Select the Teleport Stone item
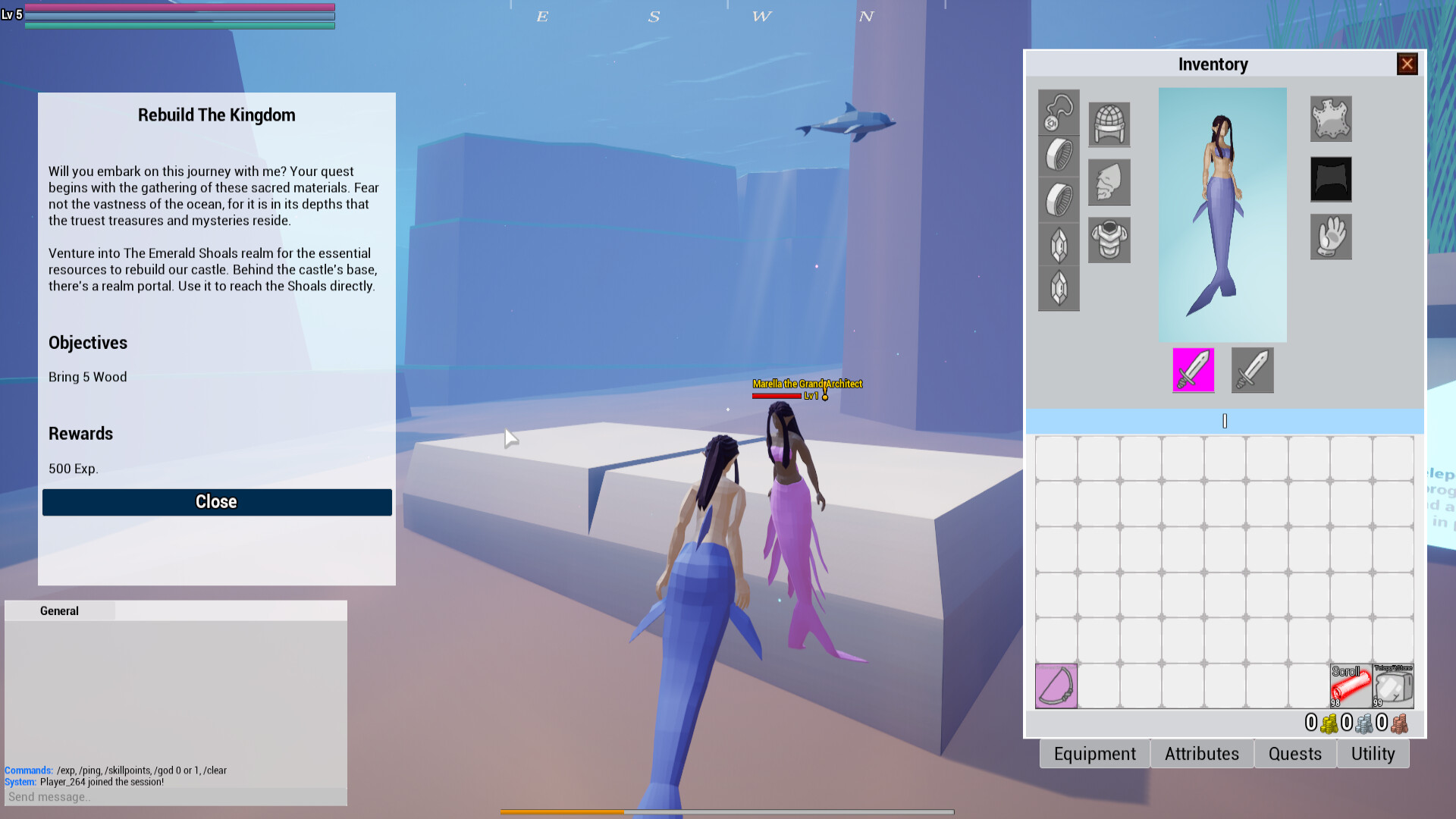 coord(1393,686)
